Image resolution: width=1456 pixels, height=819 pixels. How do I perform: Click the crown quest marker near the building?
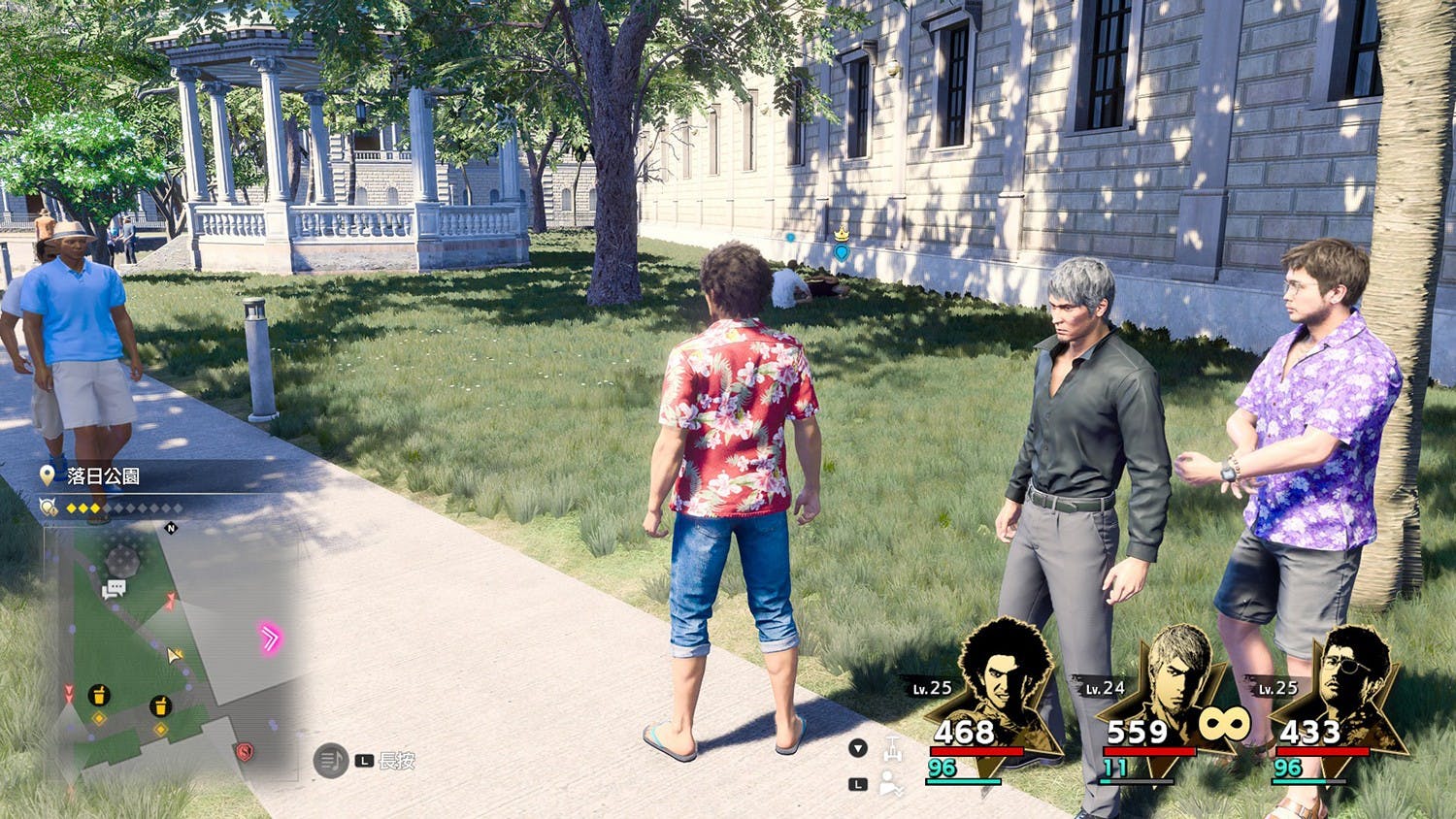[x=841, y=236]
